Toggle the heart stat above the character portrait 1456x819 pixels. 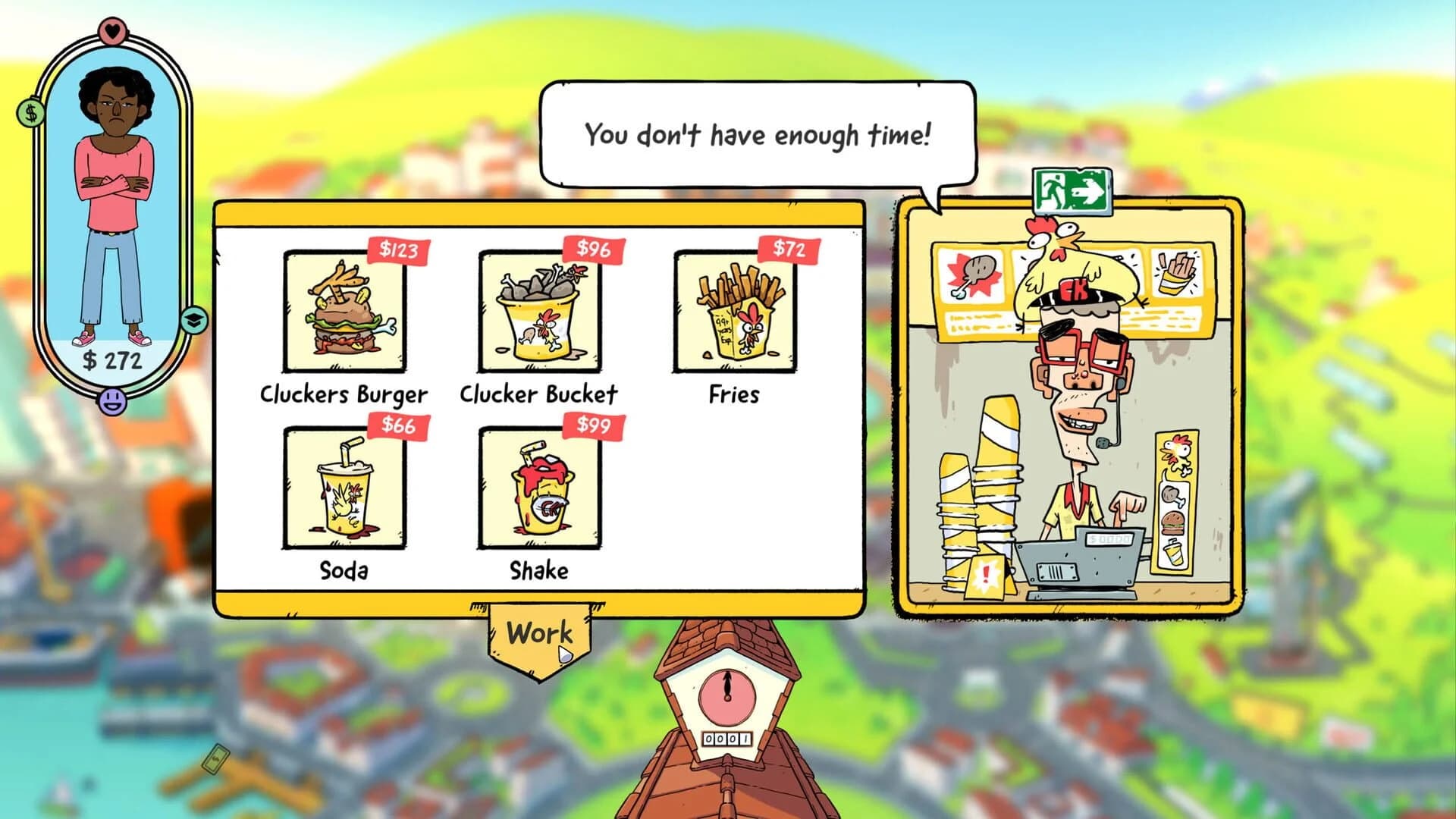[111, 29]
